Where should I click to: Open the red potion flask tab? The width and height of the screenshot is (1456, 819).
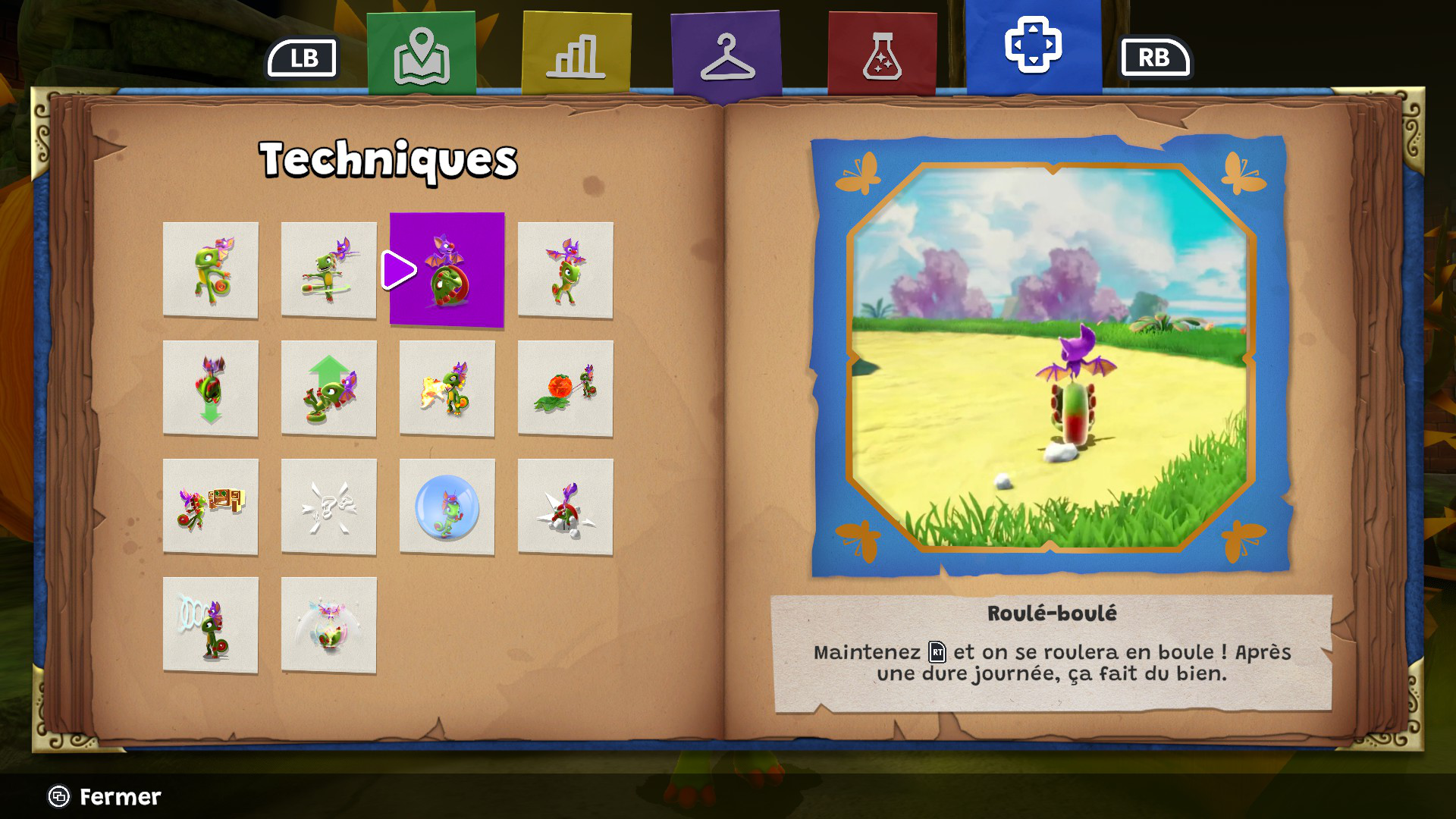tap(882, 55)
